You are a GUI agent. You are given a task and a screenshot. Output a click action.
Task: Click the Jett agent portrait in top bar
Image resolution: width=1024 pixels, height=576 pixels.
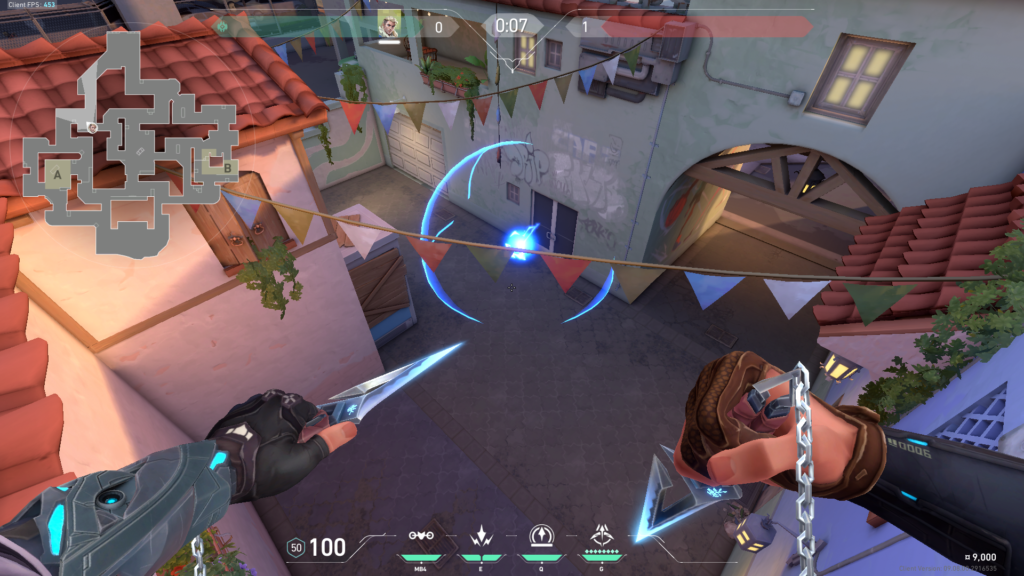pyautogui.click(x=389, y=24)
